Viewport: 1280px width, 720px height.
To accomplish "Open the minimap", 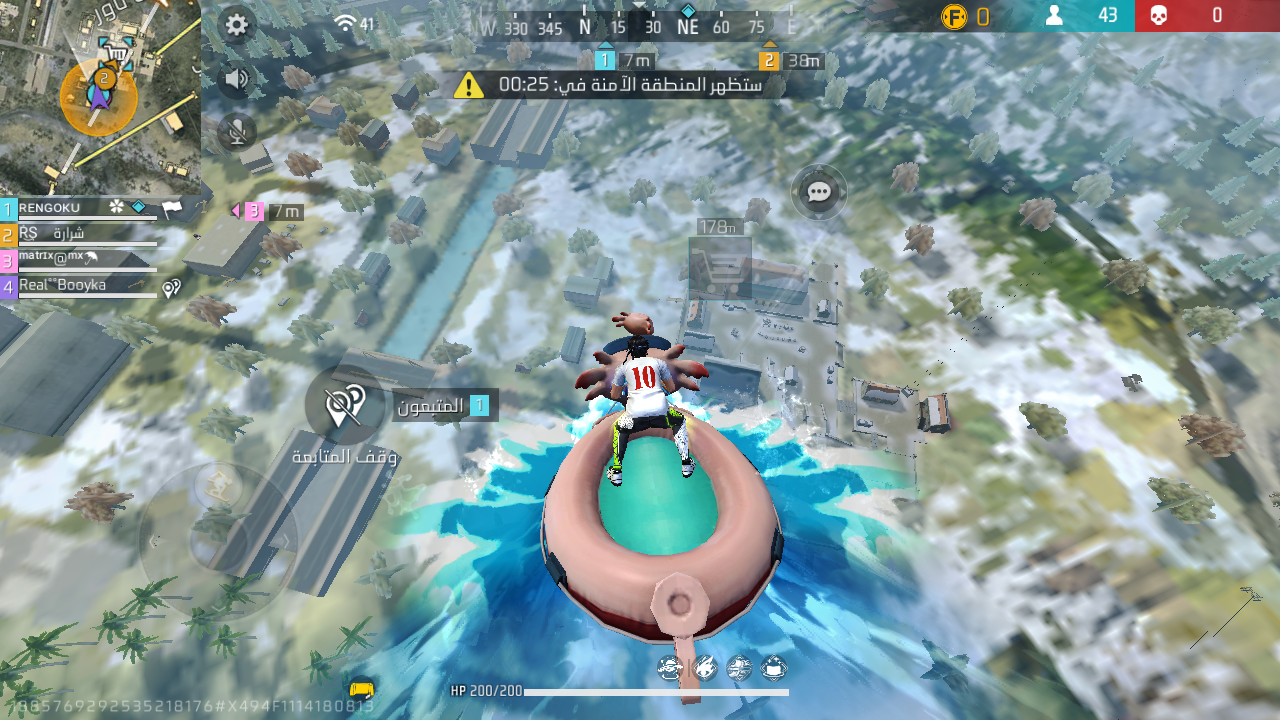I will click(x=100, y=97).
